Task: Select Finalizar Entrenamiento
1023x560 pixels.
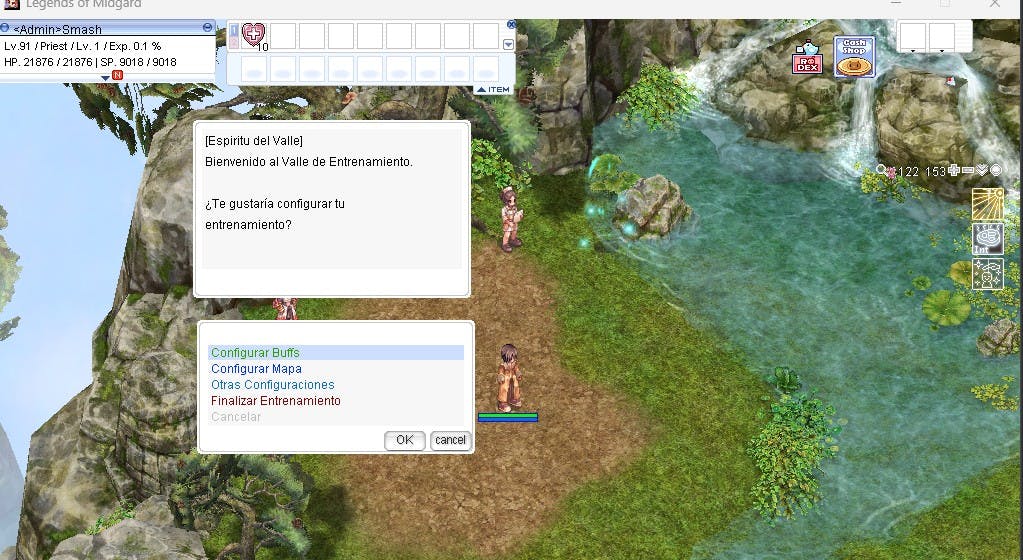Action: [275, 401]
